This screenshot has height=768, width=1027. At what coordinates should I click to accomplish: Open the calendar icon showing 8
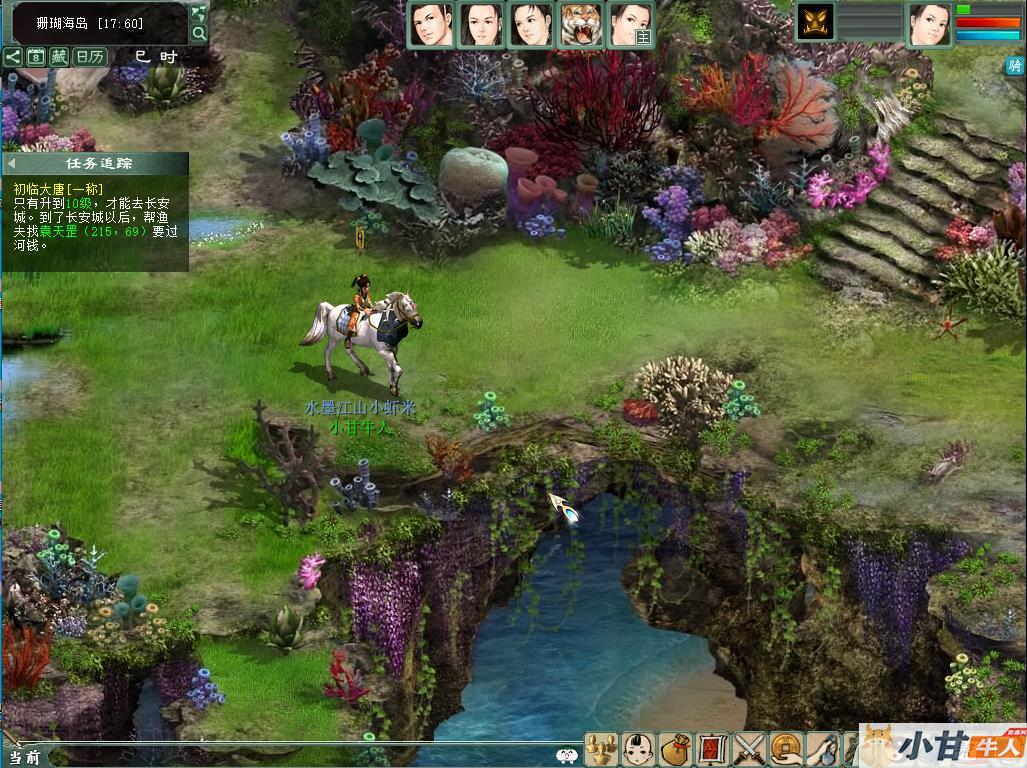36,57
